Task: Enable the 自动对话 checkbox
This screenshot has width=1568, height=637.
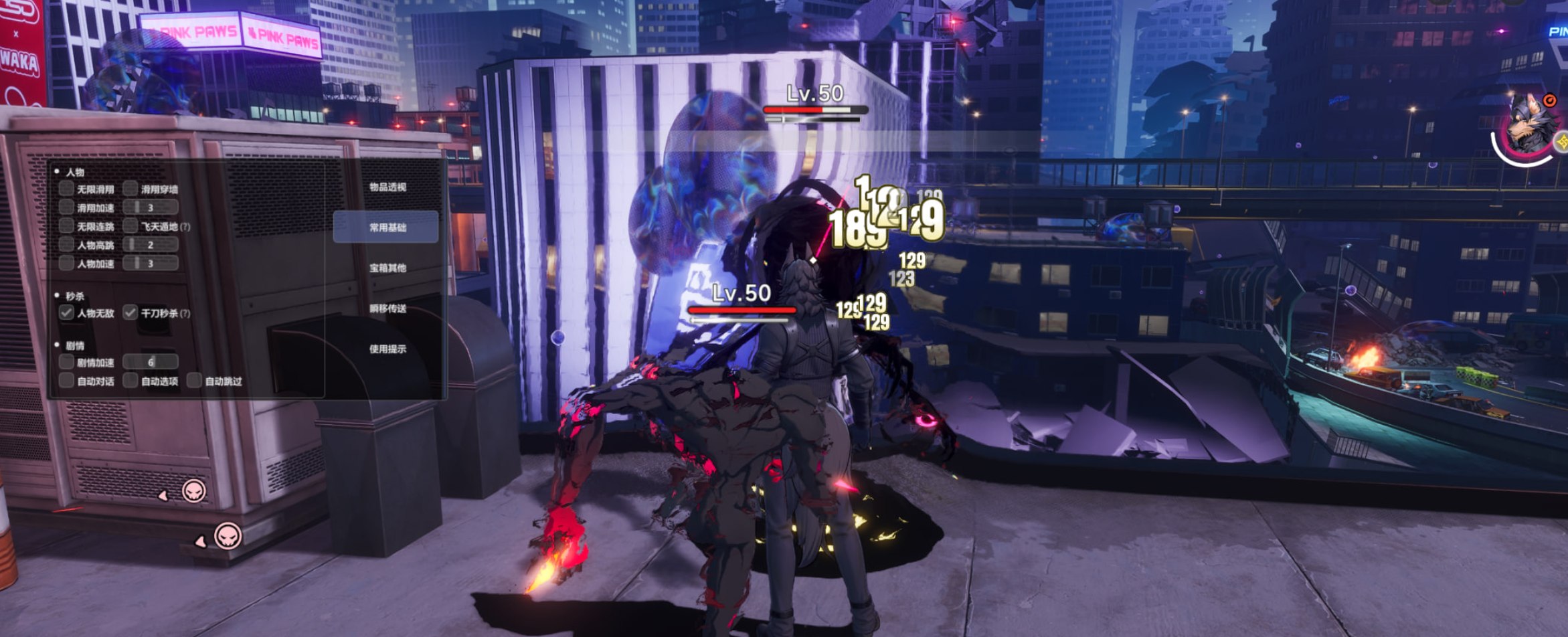Action: (x=66, y=381)
